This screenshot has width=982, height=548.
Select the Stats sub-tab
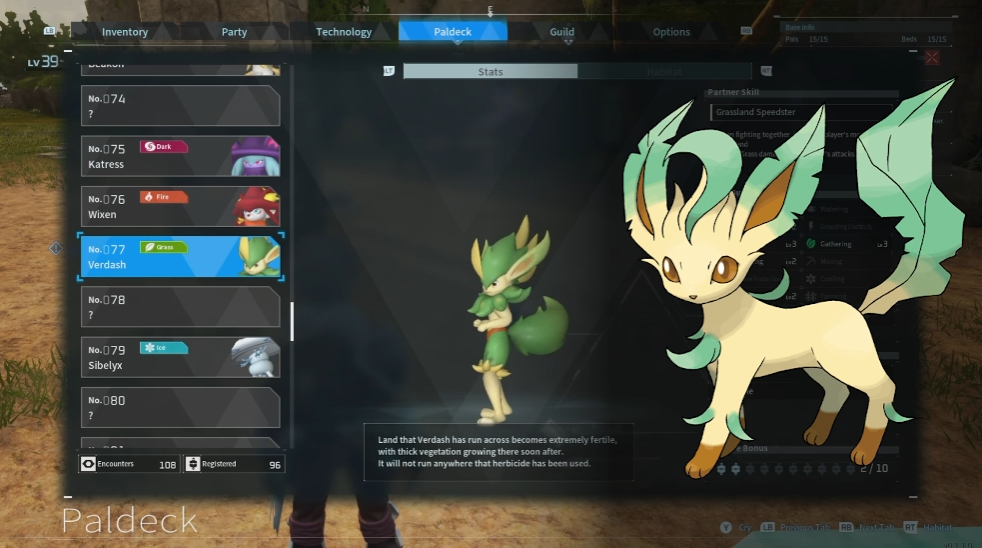[x=490, y=72]
